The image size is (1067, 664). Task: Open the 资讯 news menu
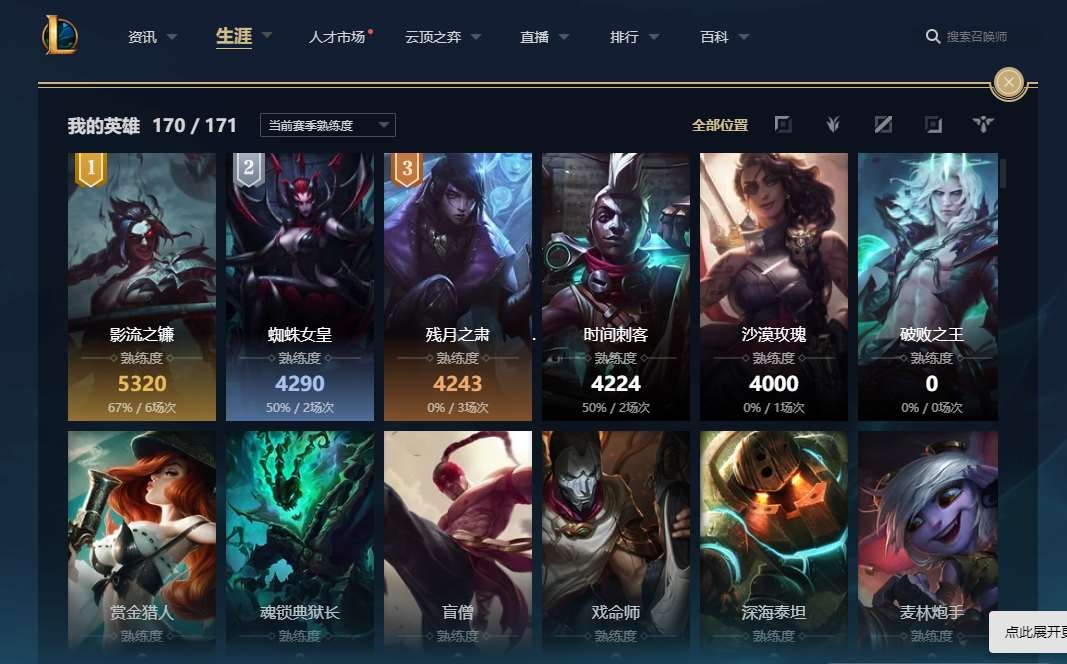point(143,37)
